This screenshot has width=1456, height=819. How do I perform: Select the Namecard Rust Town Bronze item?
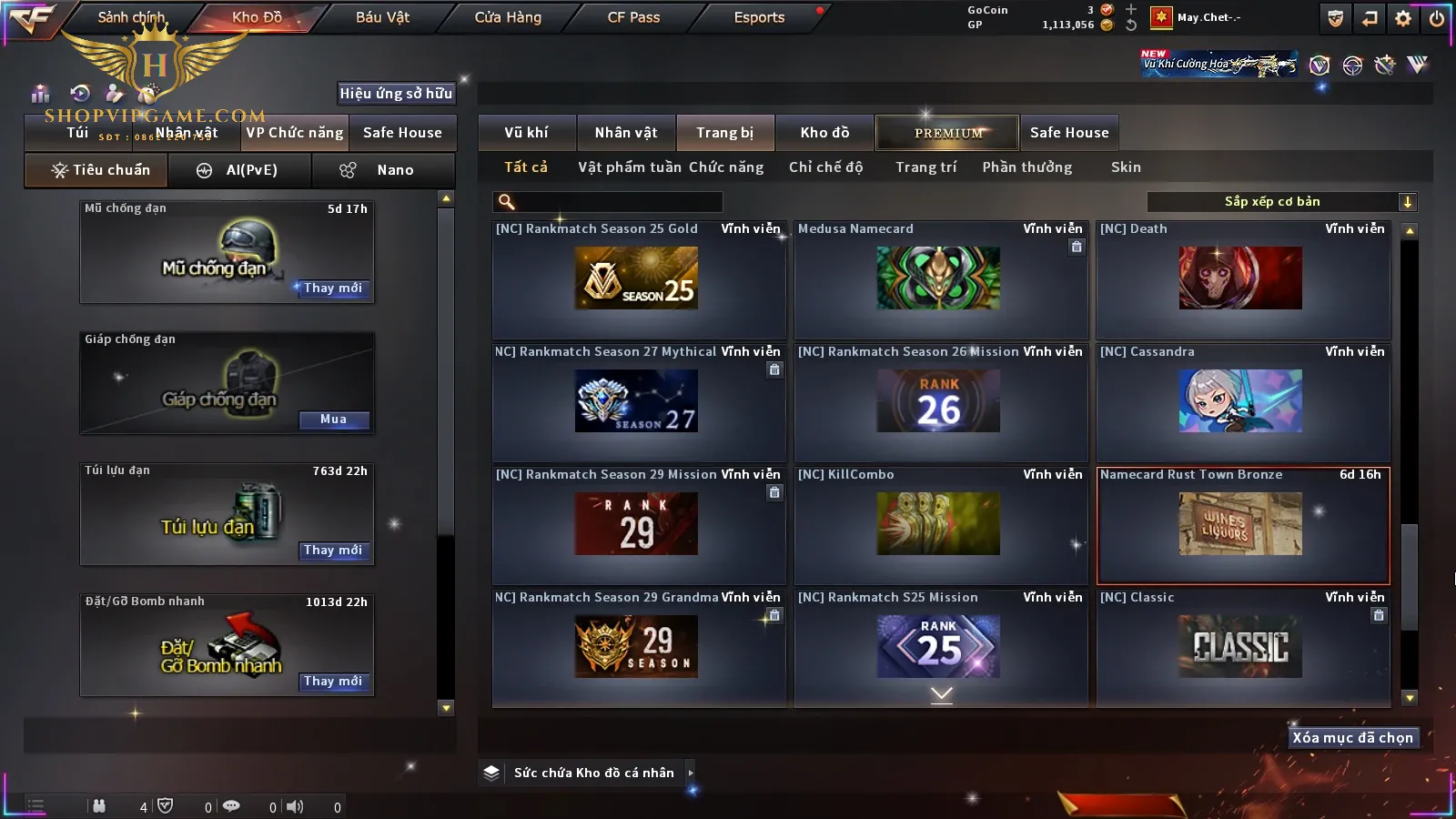1242,524
